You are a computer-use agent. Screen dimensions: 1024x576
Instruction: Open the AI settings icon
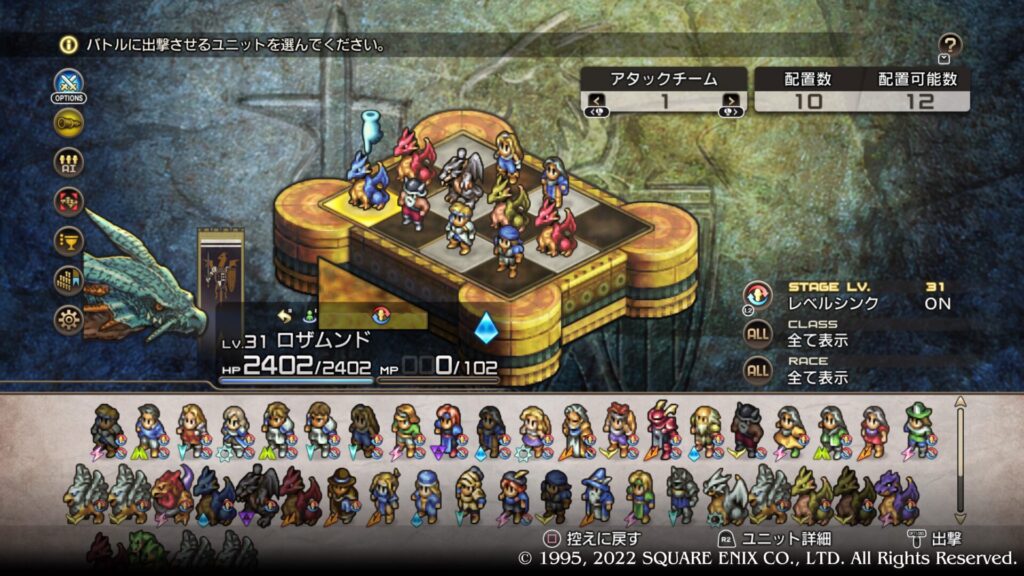[69, 162]
